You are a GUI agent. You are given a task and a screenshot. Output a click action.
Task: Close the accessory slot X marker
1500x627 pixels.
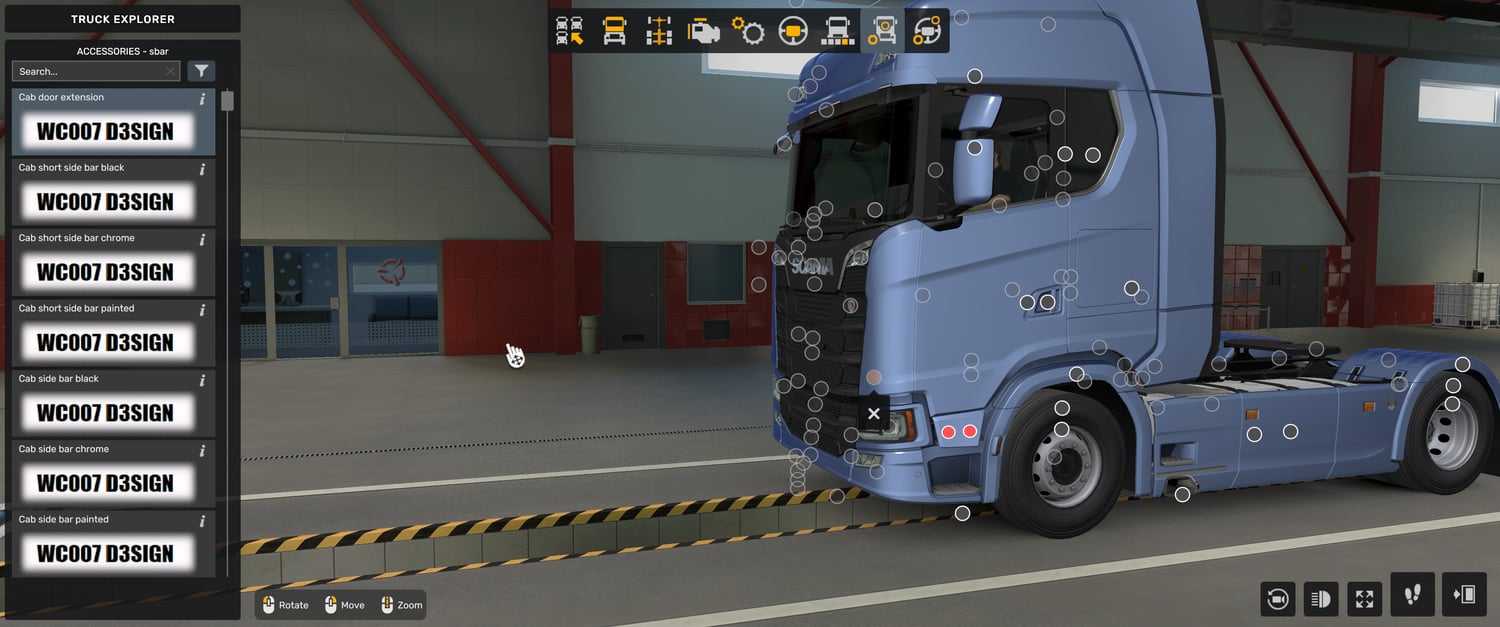pyautogui.click(x=874, y=414)
